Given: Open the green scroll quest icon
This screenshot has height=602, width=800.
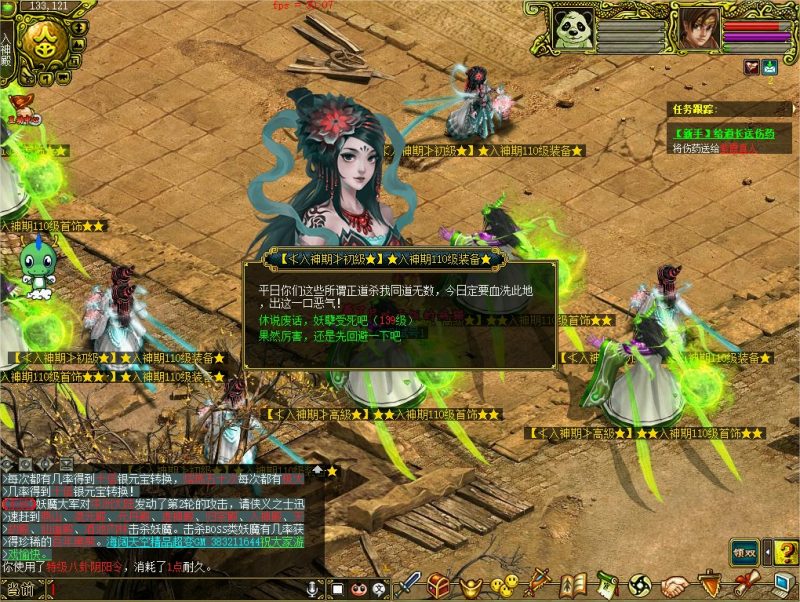Looking at the screenshot, I should coord(606,585).
